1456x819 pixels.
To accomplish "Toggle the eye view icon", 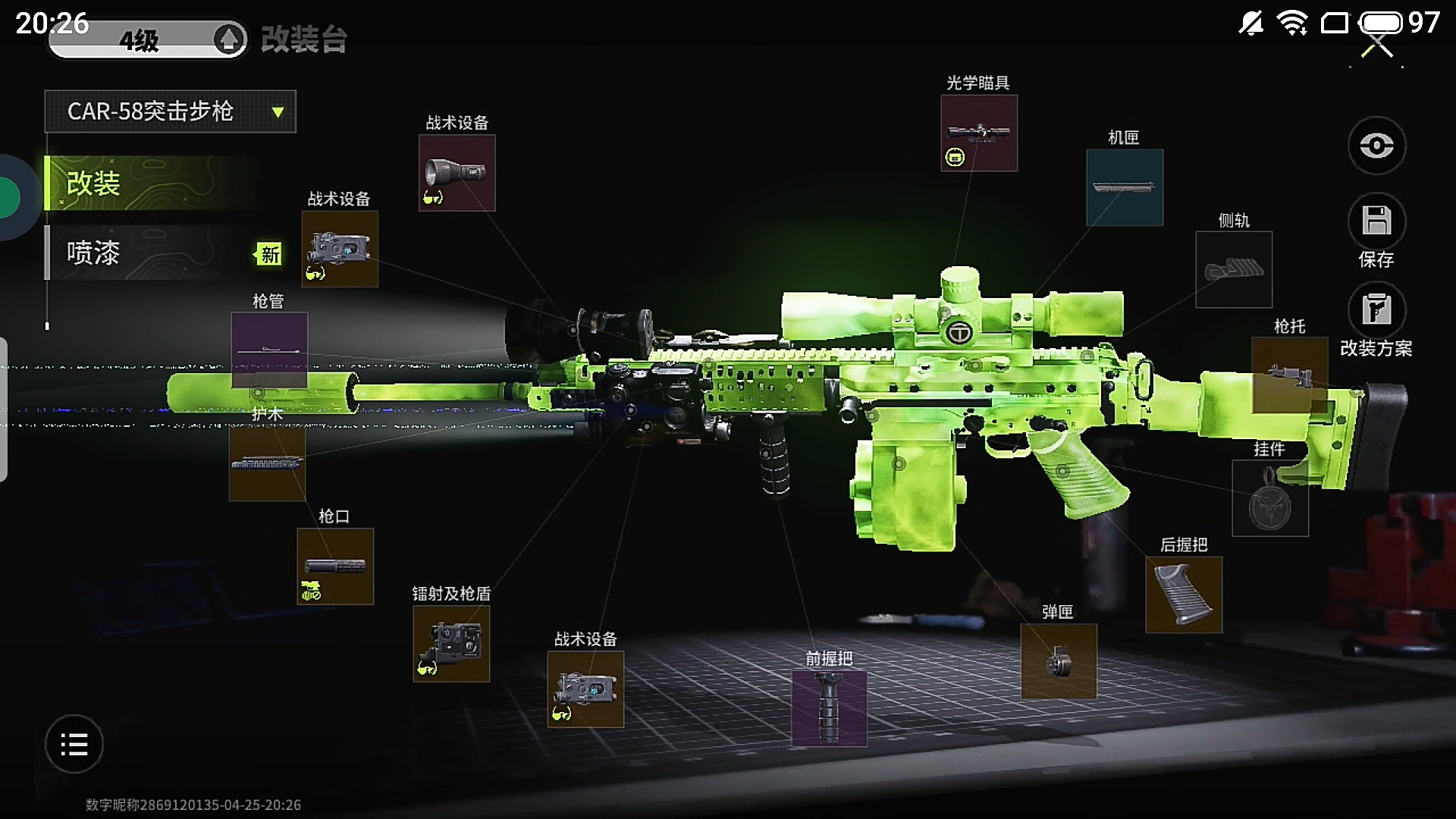I will [x=1376, y=145].
